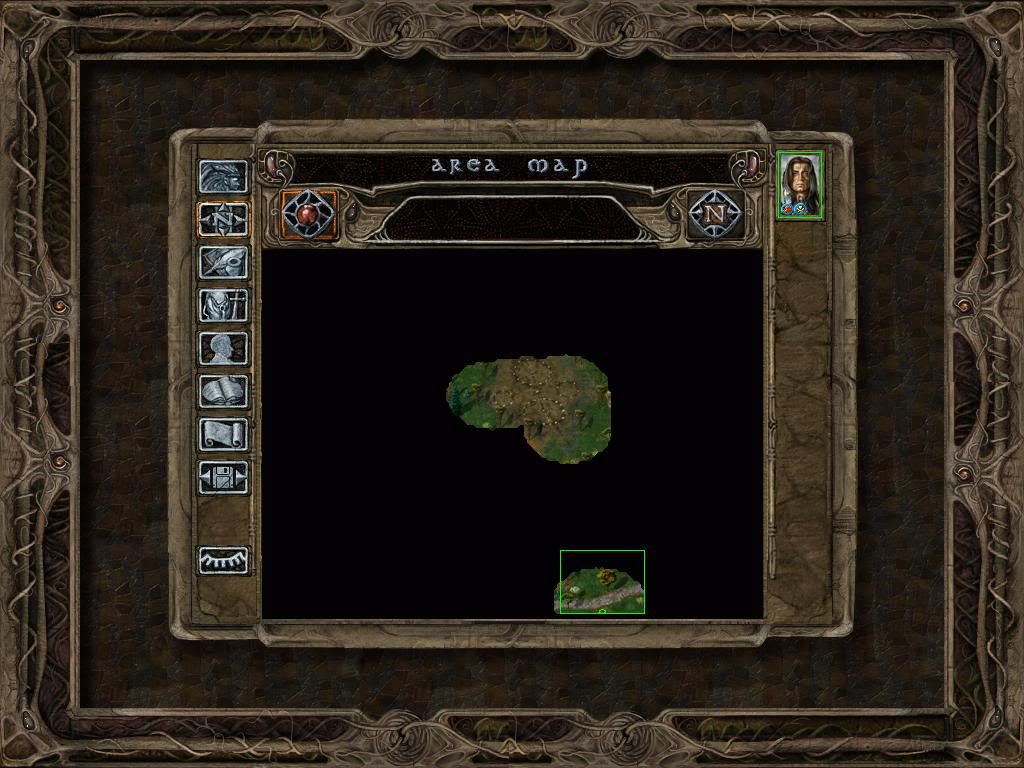1024x768 pixels.
Task: Click the green viewport rectangle on the map
Action: pyautogui.click(x=602, y=581)
